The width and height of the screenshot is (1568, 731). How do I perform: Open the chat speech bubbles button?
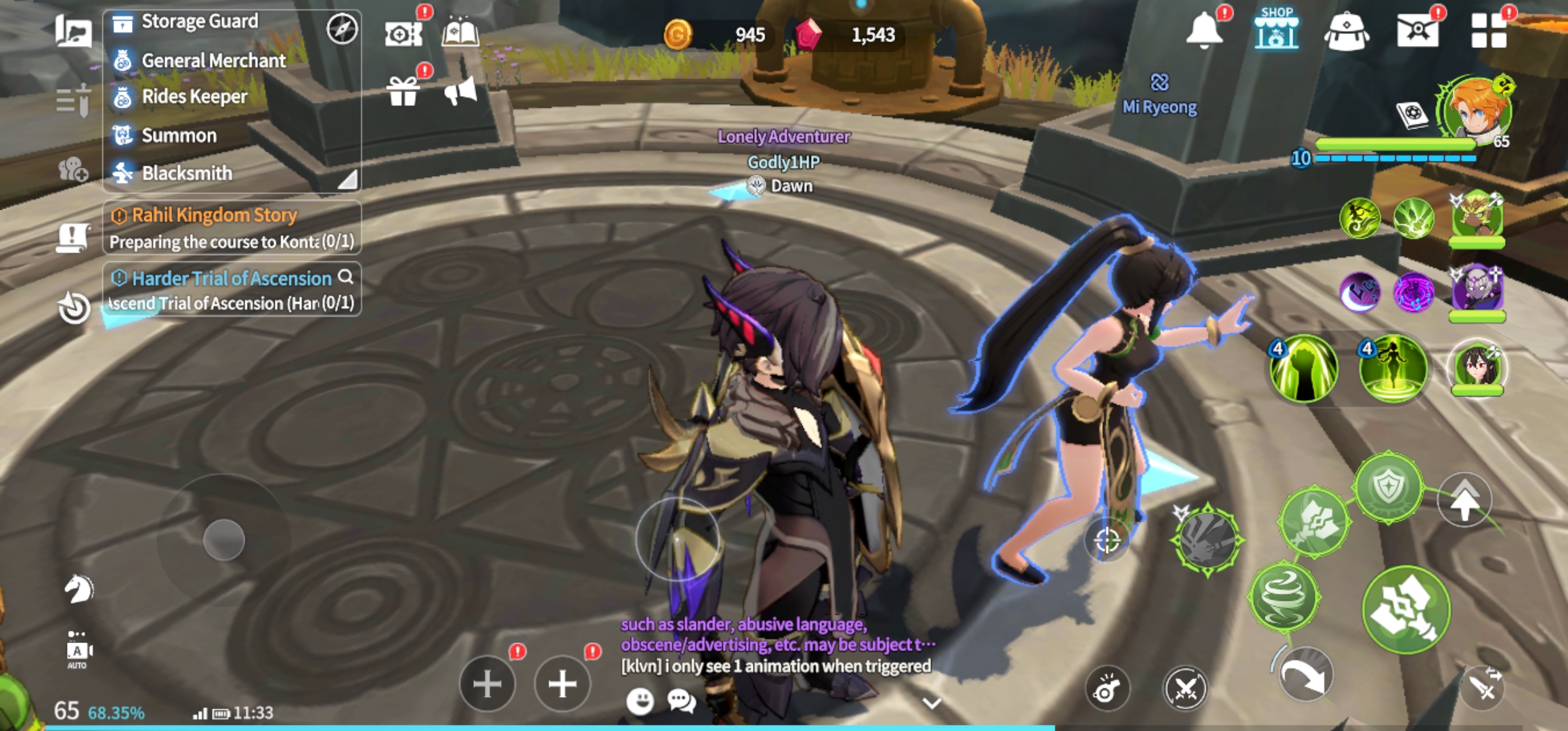(681, 701)
